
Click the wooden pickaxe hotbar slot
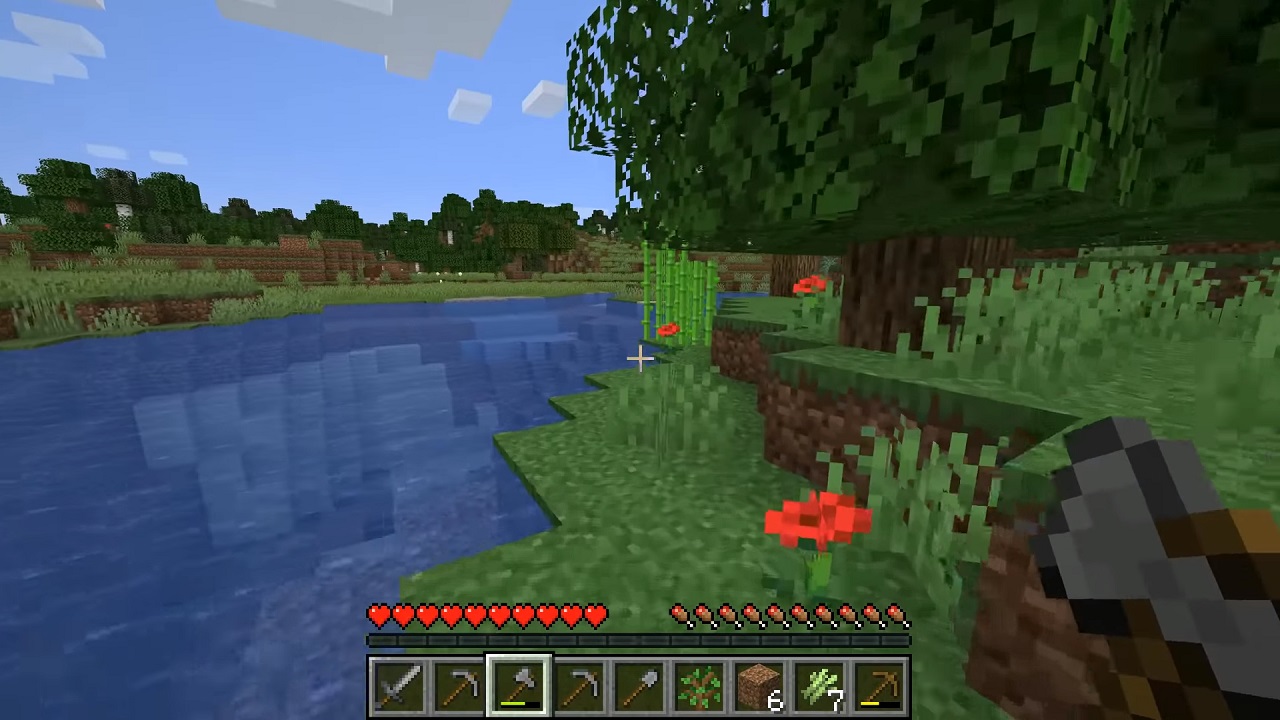(x=879, y=687)
